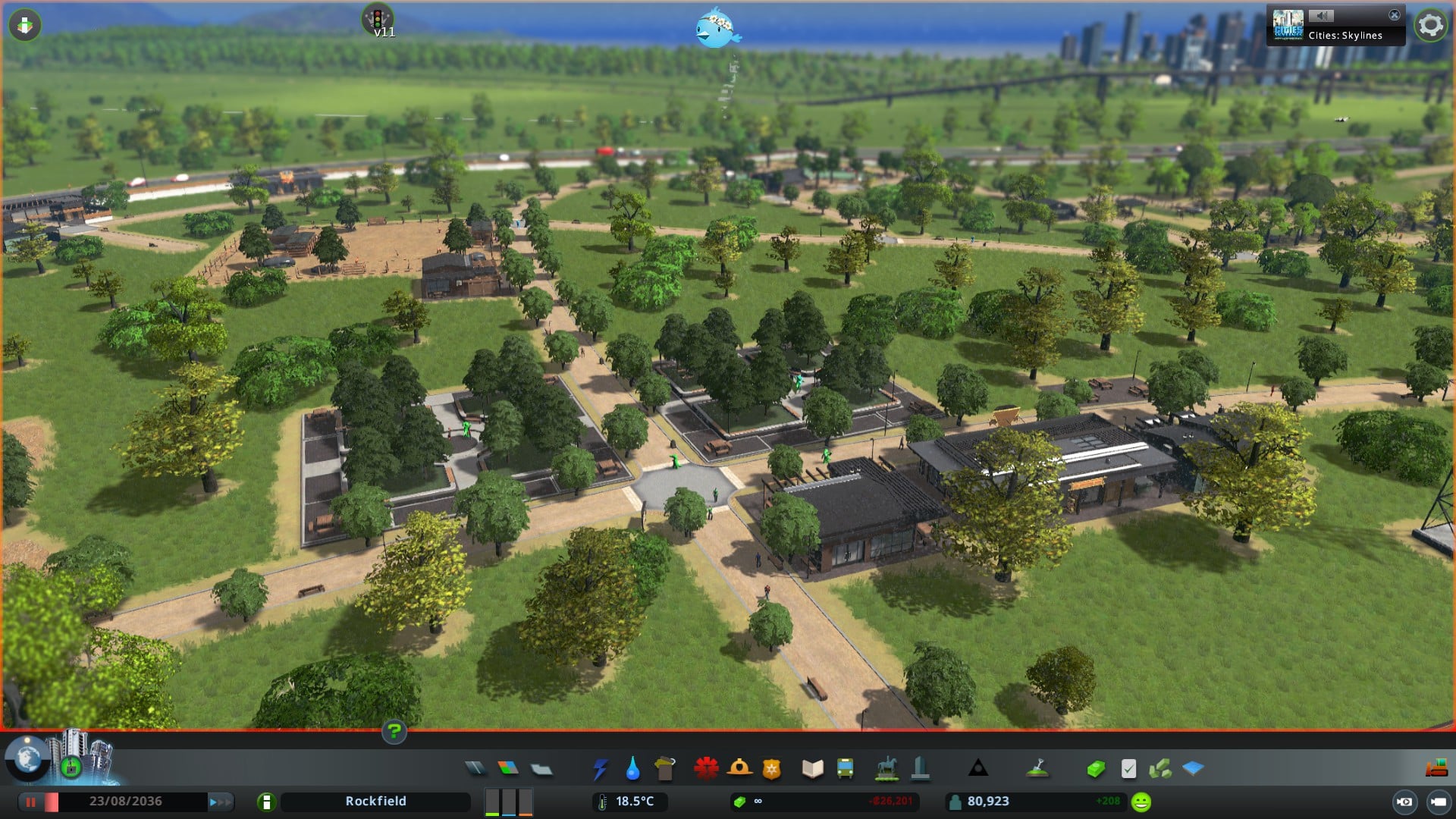The height and width of the screenshot is (819, 1456).
Task: Open the Police Department menu
Action: point(772,769)
